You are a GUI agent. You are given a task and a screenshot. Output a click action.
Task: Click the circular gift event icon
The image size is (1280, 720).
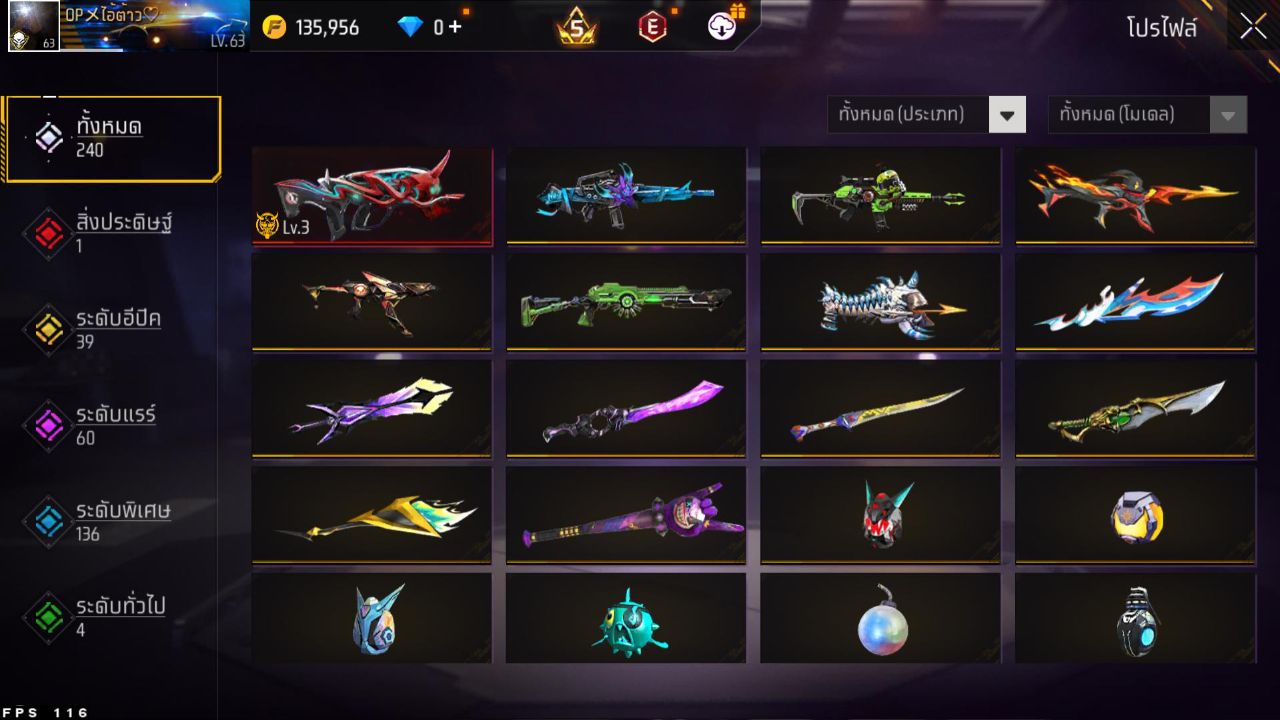(x=723, y=27)
